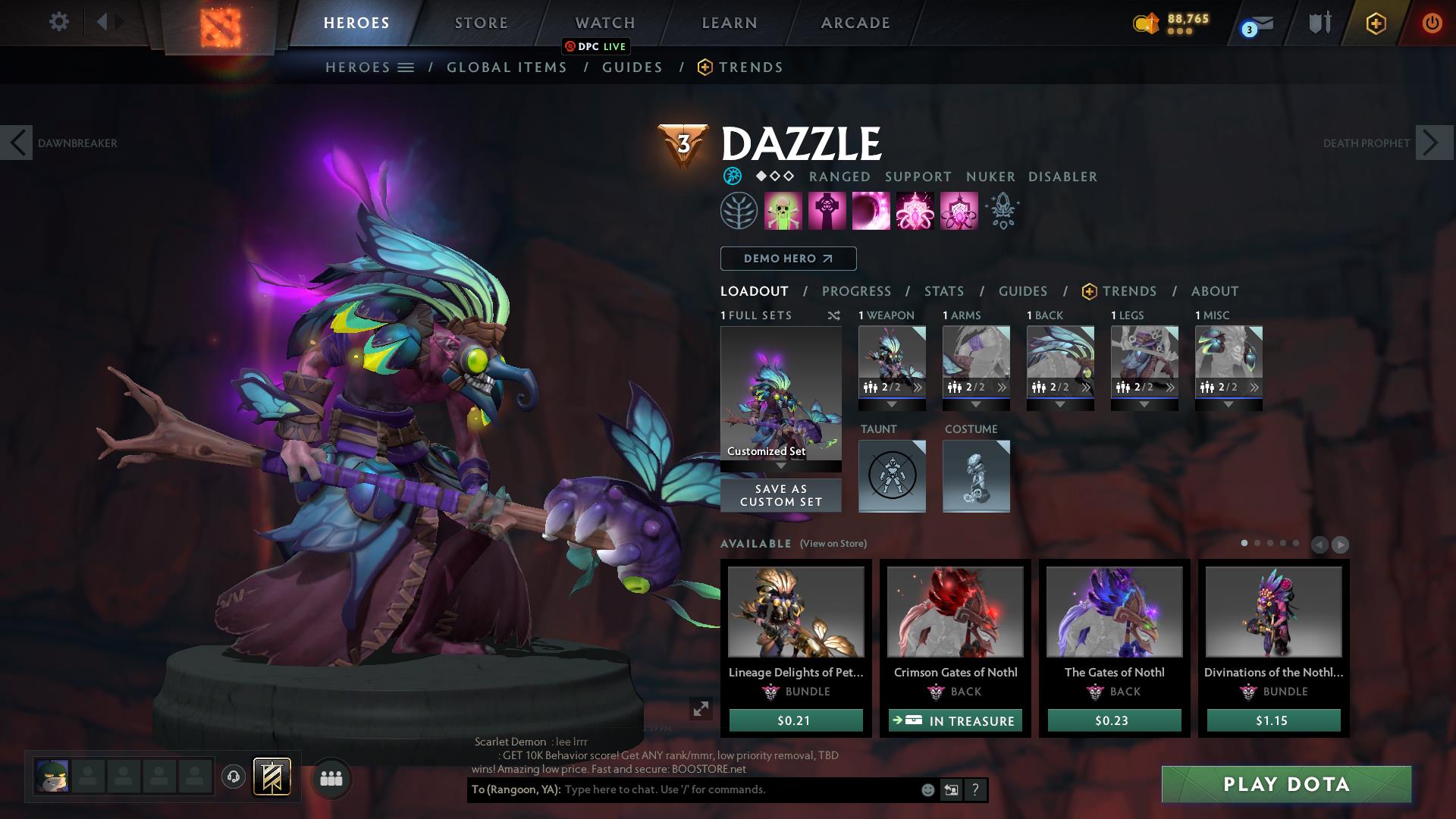Expand the Back slot dropdown arrow
Viewport: 1456px width, 819px height.
point(1060,404)
